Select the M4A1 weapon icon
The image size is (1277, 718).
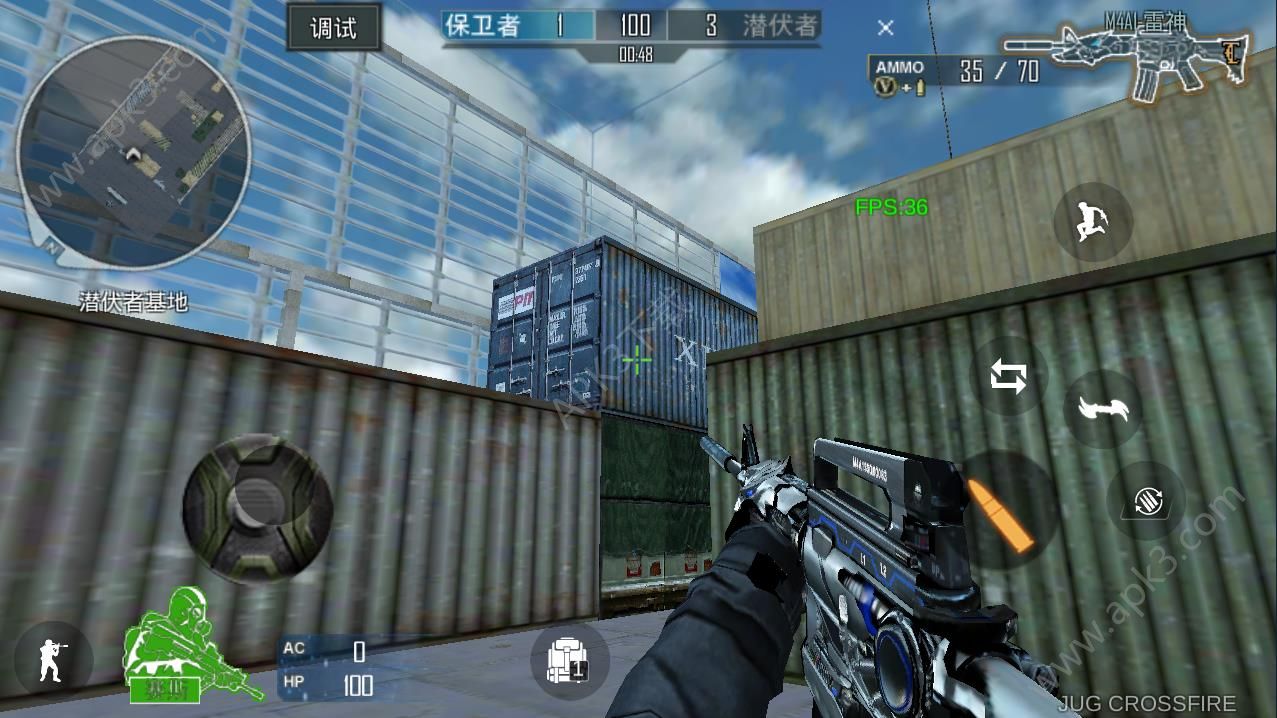(x=1127, y=63)
